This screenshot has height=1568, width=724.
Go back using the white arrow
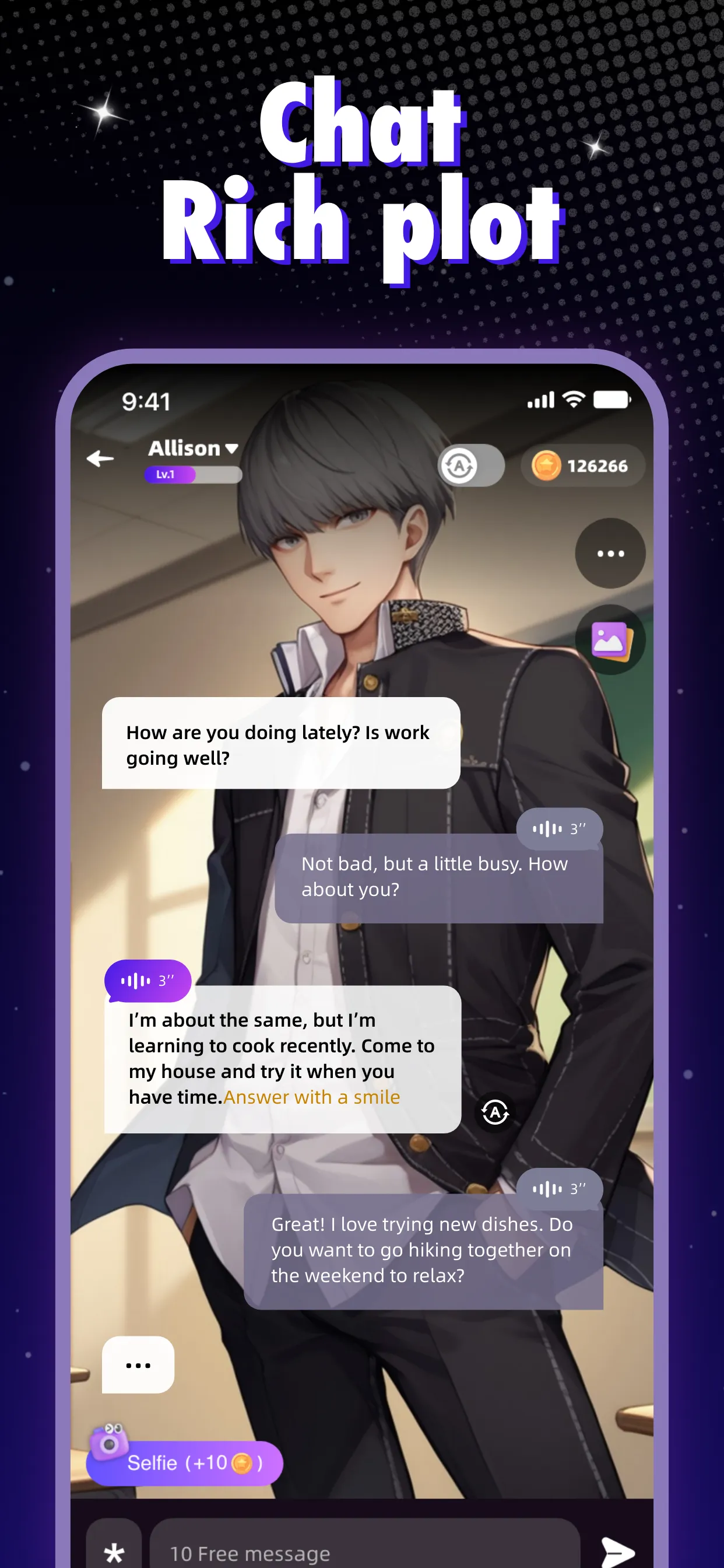(x=100, y=459)
